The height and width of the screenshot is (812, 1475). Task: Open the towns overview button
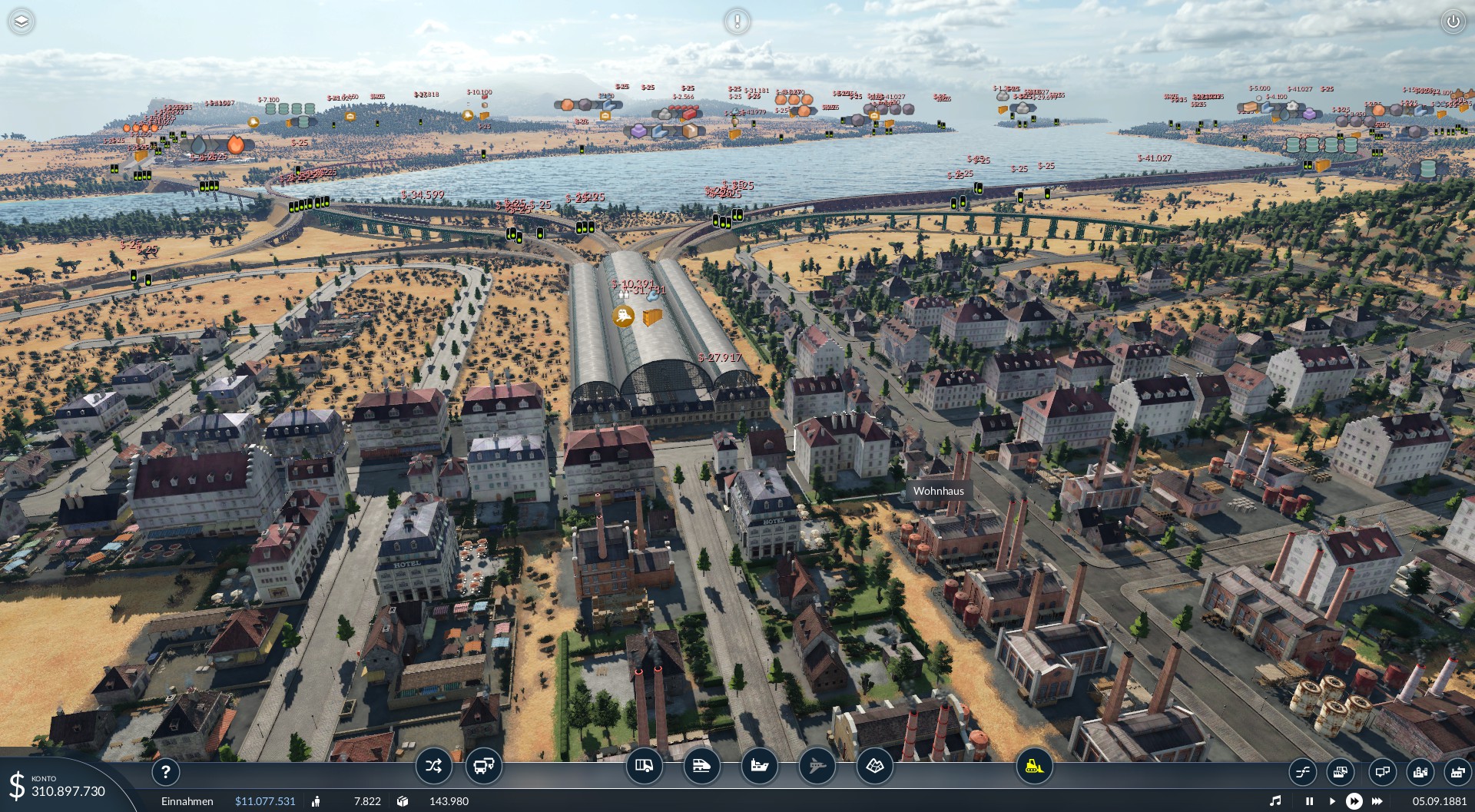1420,771
